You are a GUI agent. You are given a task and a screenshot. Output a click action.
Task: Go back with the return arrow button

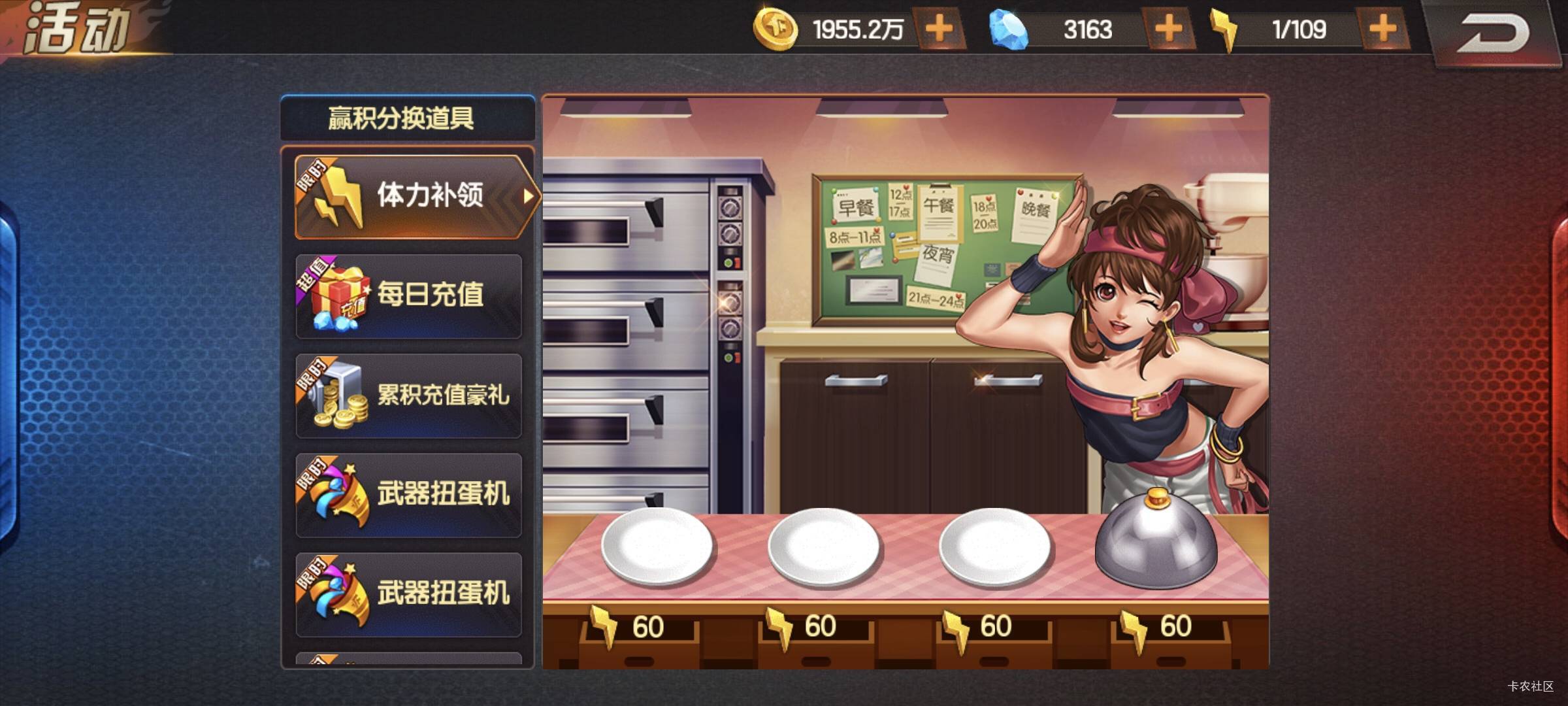tap(1492, 33)
